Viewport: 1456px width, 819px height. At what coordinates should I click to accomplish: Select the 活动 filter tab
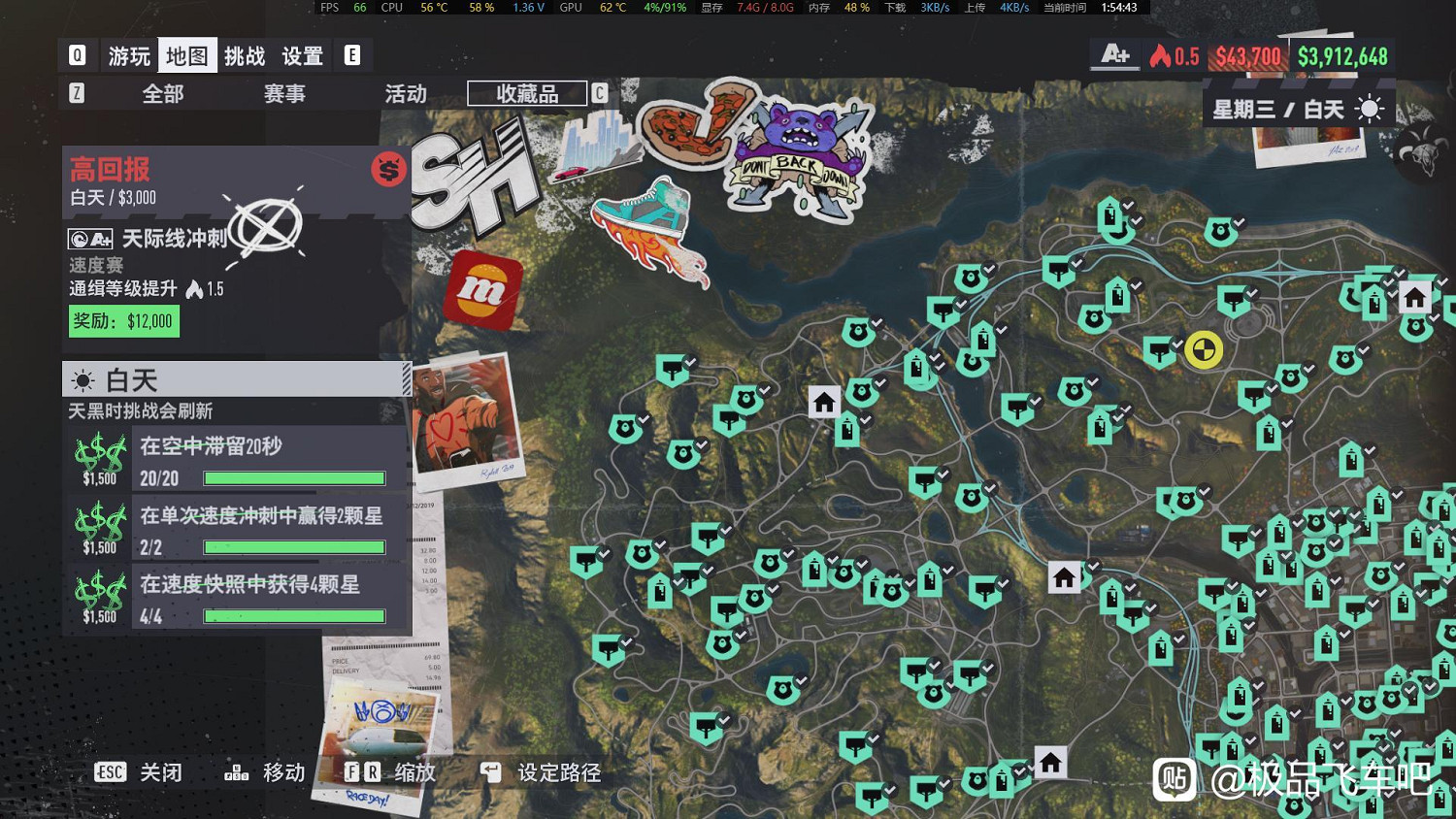click(408, 93)
